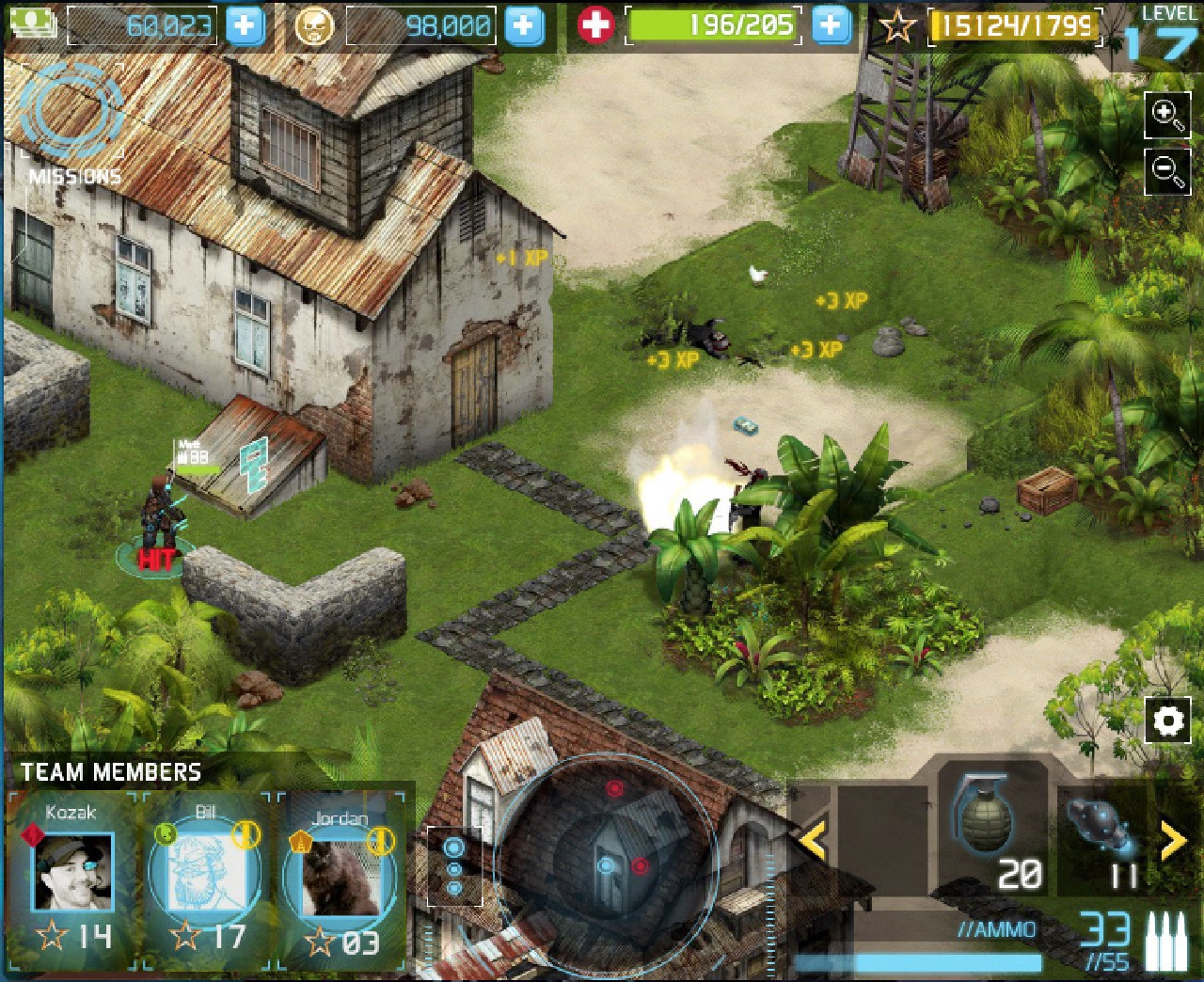
Task: Zoom in with the magnifier plus
Action: tap(1167, 115)
